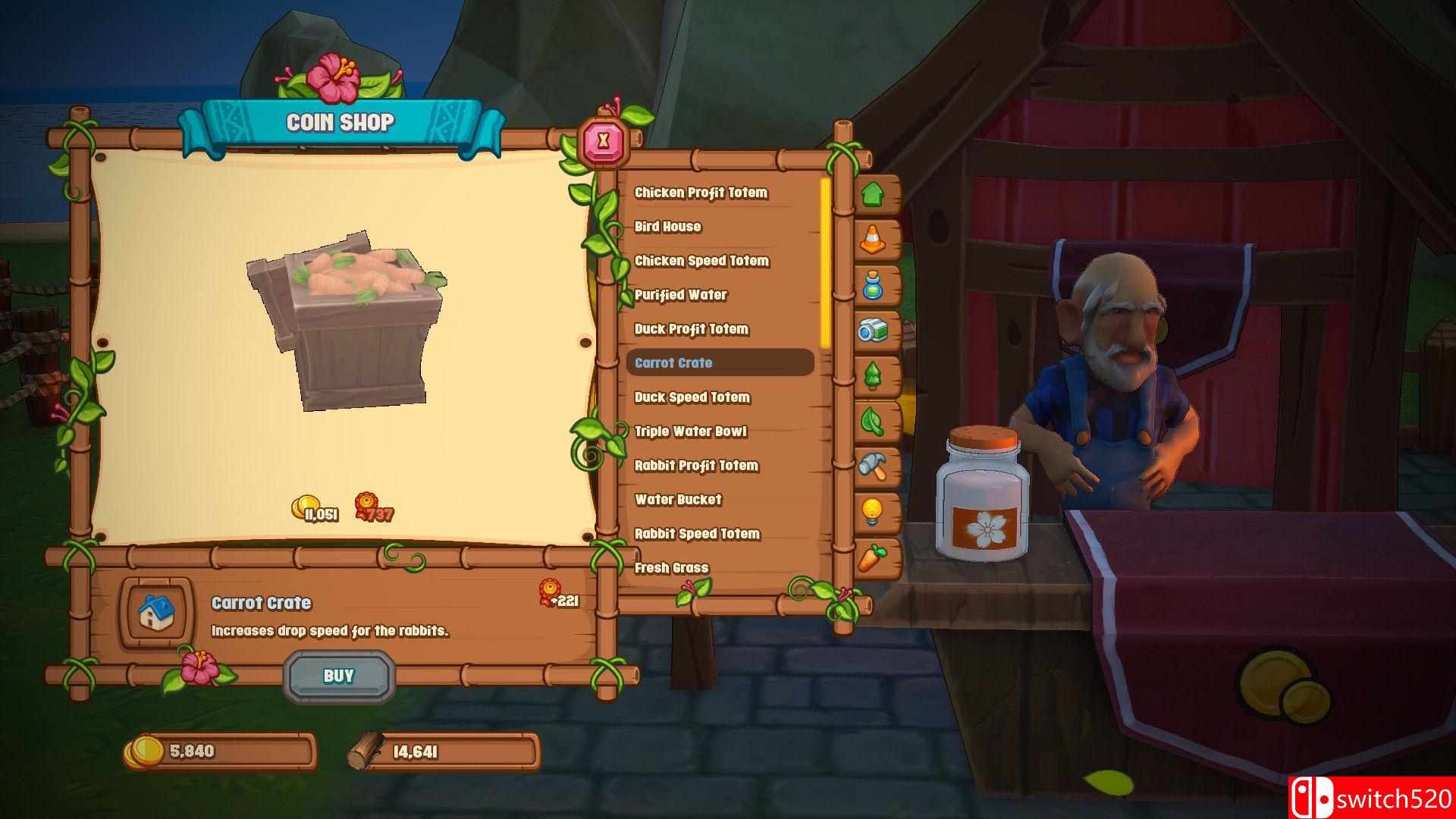Viewport: 1456px width, 819px height.
Task: Select the potion bottle category icon
Action: [x=874, y=285]
